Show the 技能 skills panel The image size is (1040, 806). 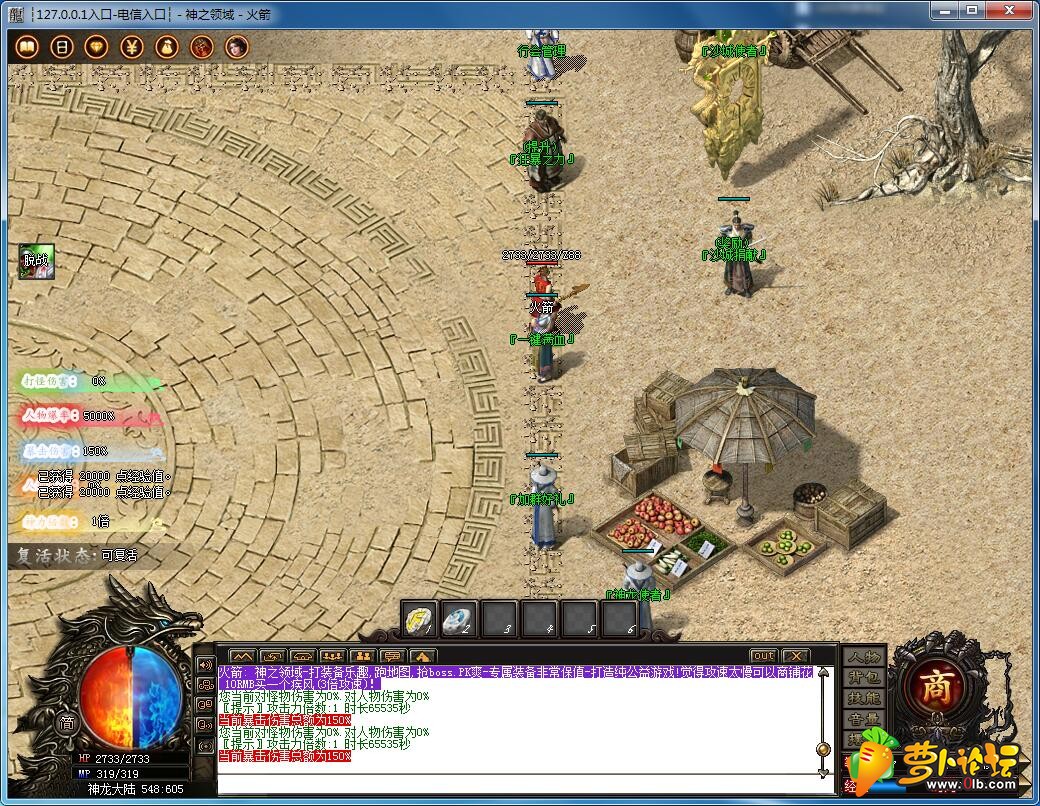[x=863, y=698]
